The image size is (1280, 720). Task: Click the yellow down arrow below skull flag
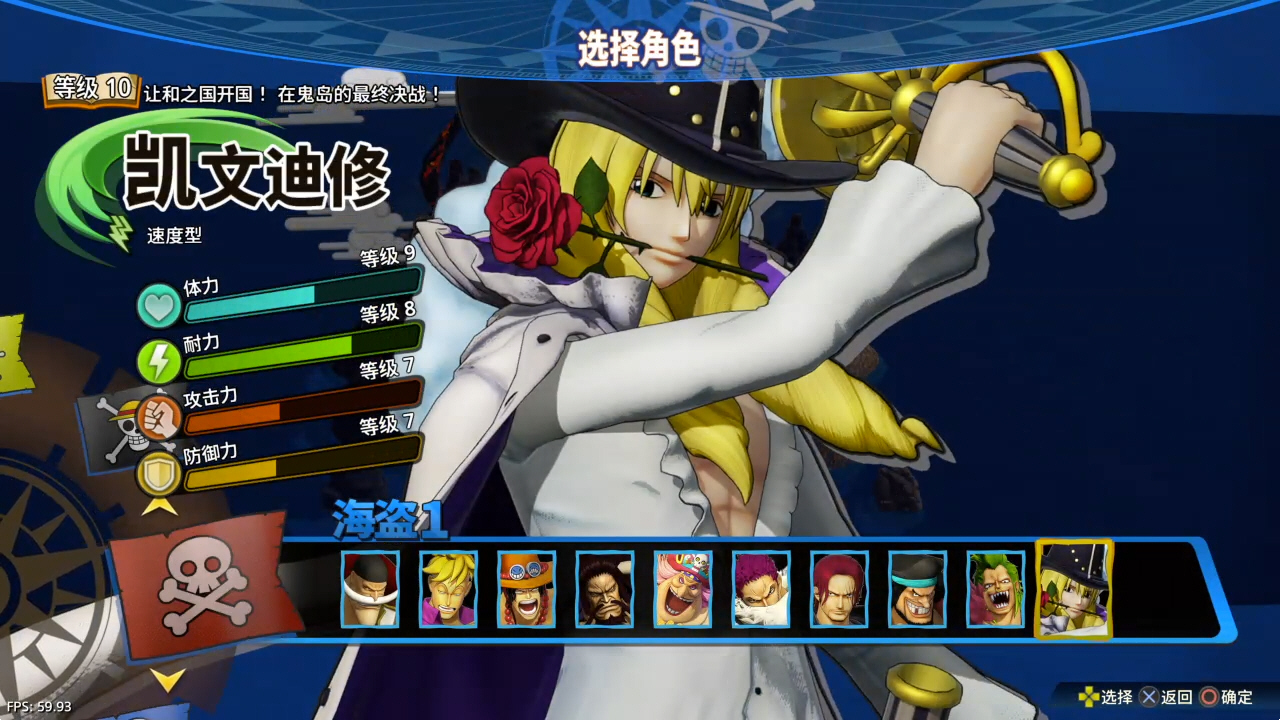[x=167, y=680]
